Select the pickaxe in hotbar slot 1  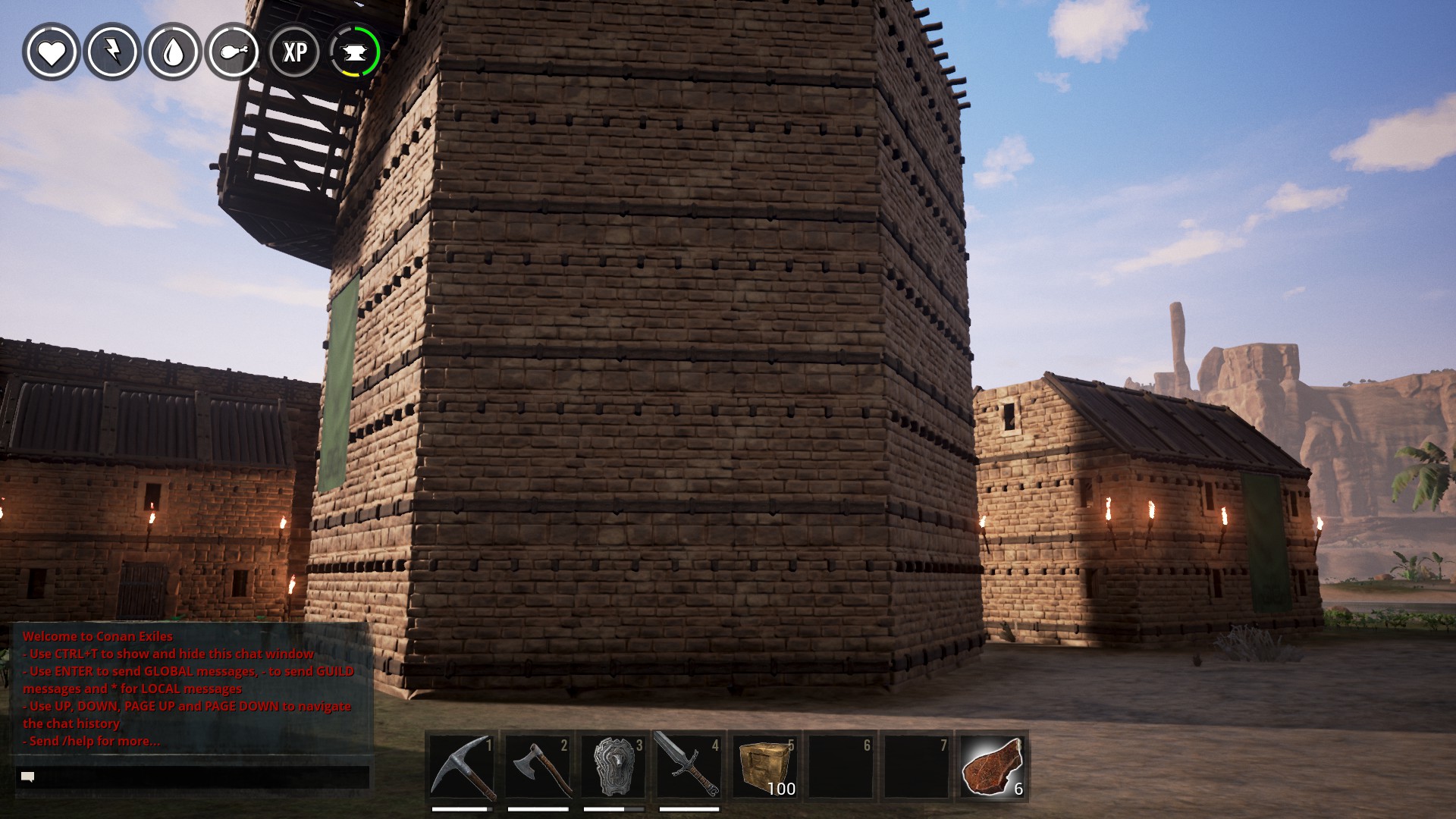pyautogui.click(x=462, y=767)
